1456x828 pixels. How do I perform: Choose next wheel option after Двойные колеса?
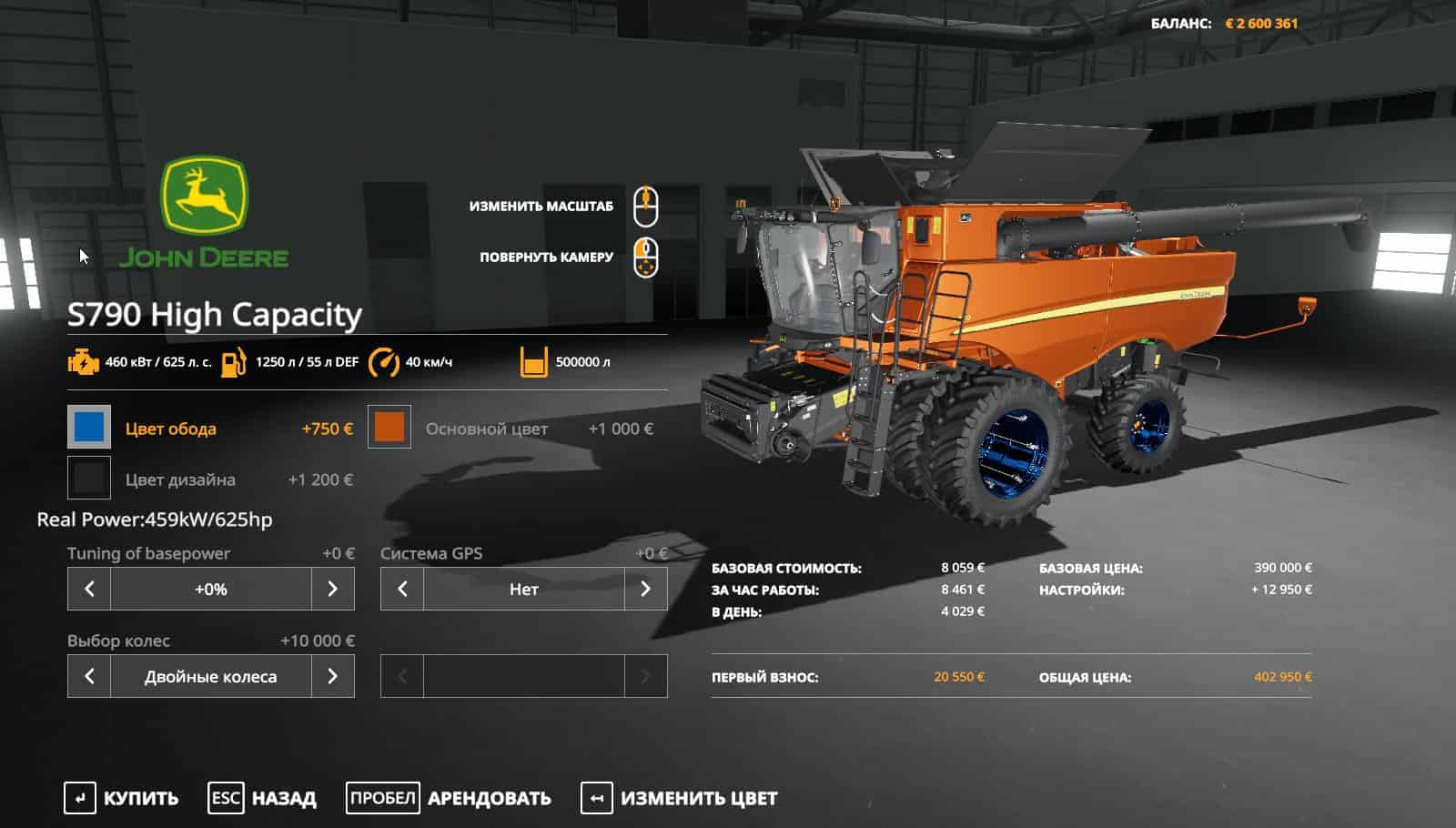[x=332, y=676]
